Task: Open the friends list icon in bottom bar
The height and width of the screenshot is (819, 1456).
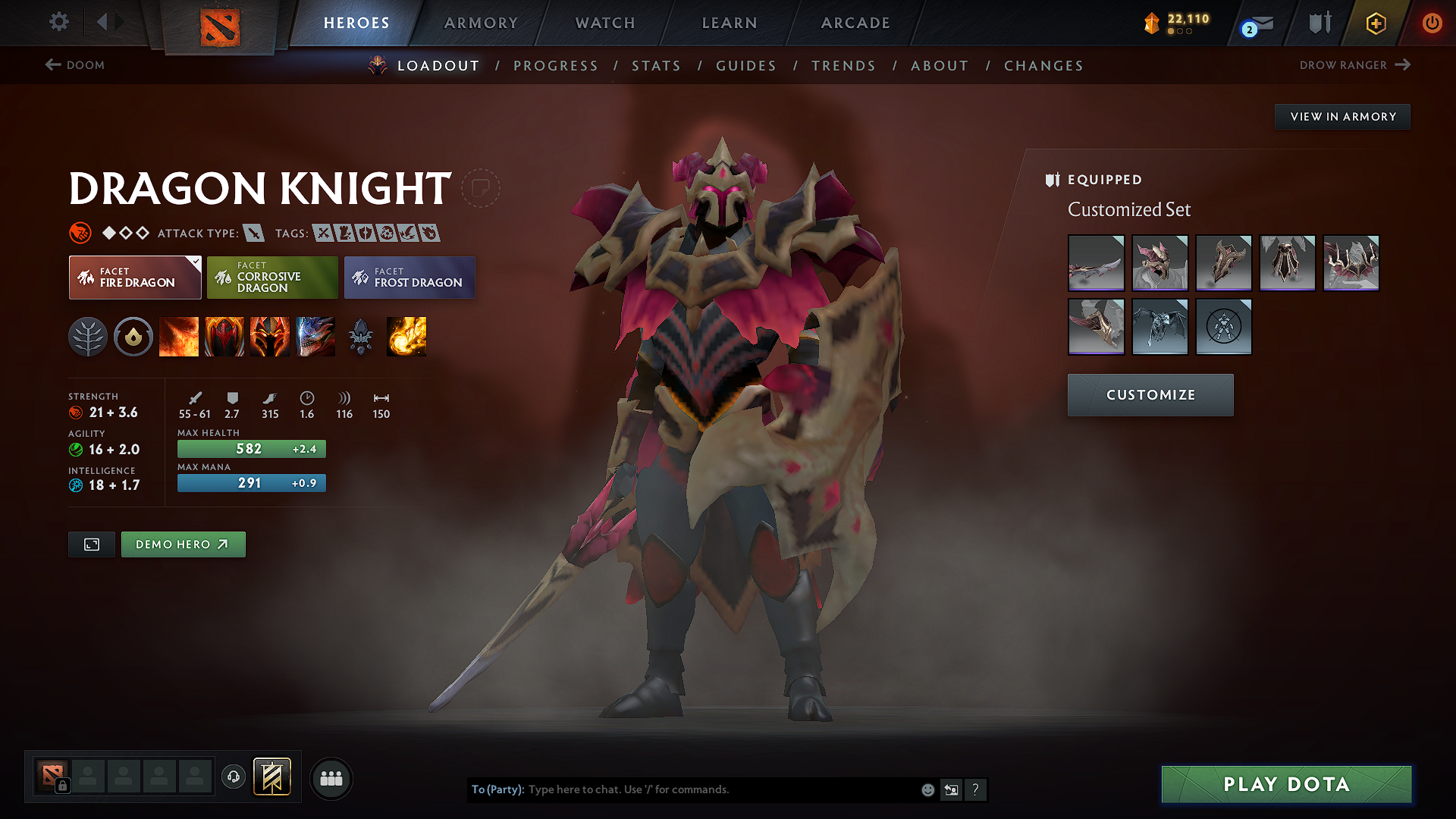Action: (331, 778)
